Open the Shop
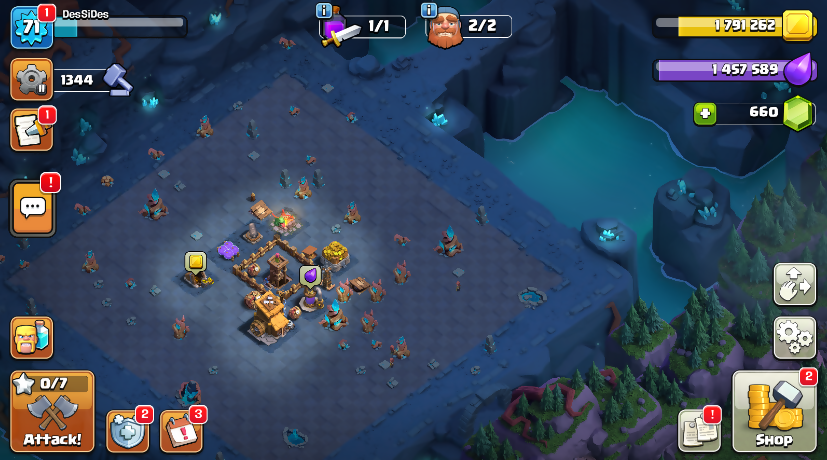This screenshot has height=460, width=827. pos(774,411)
